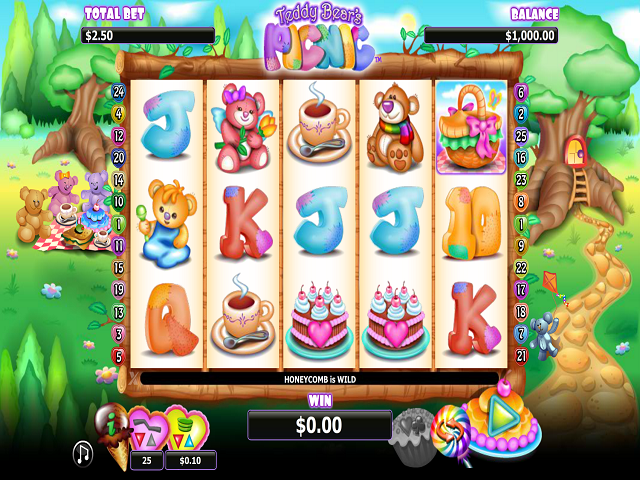The height and width of the screenshot is (480, 640).
Task: Toggle the music note sound icon
Action: pyautogui.click(x=82, y=453)
